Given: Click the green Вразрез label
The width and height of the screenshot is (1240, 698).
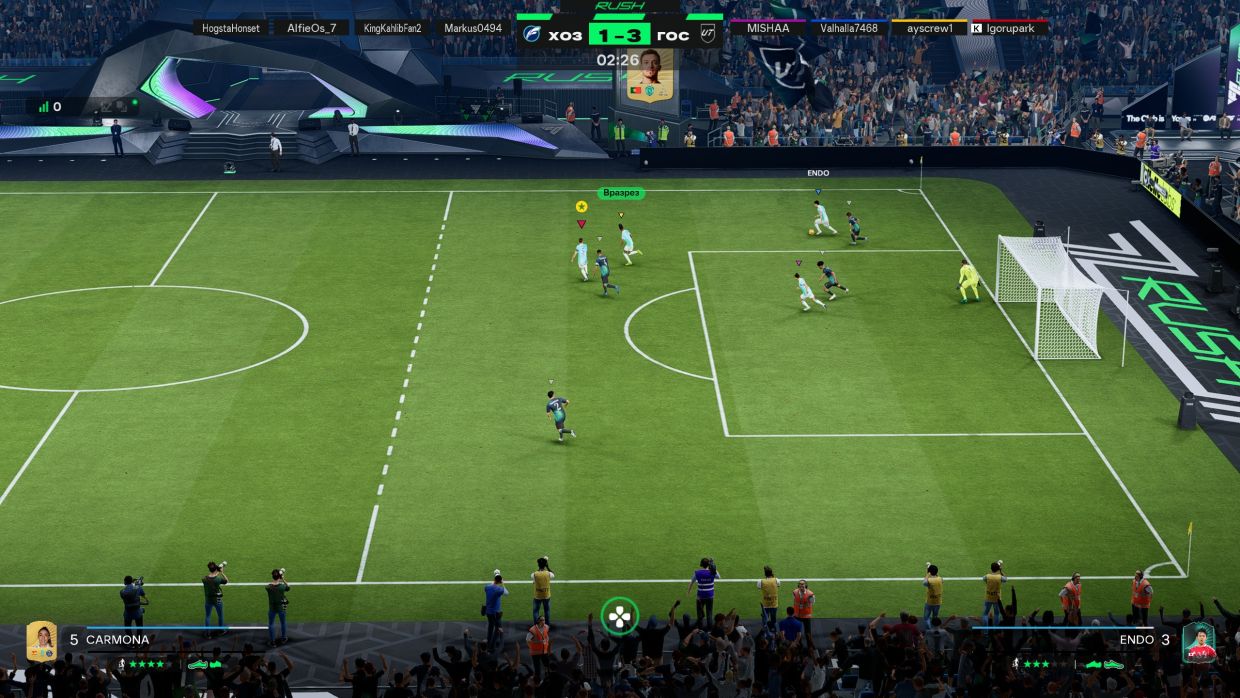Looking at the screenshot, I should pyautogui.click(x=621, y=193).
